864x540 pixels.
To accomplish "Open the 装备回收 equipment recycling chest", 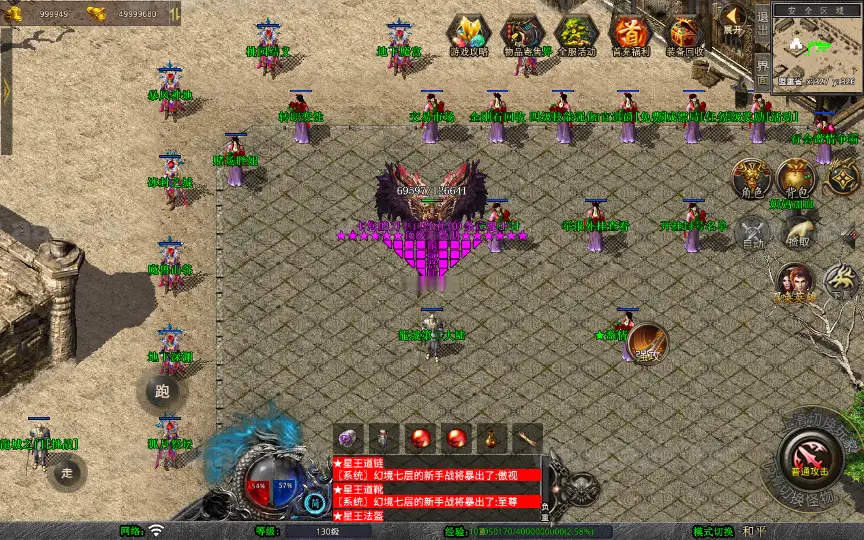I will pyautogui.click(x=685, y=34).
